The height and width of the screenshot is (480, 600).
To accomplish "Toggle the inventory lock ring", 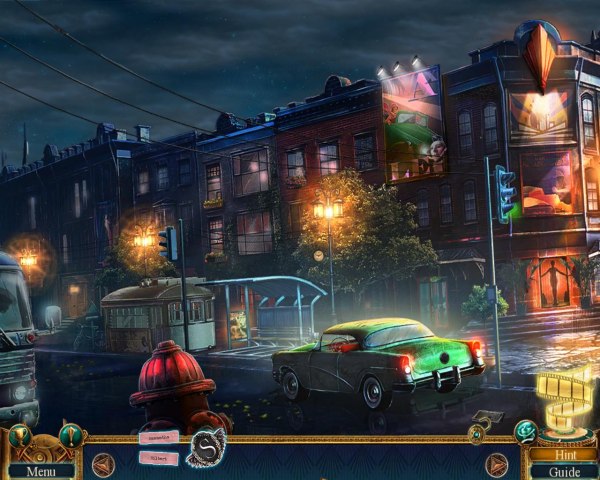I will (x=478, y=434).
